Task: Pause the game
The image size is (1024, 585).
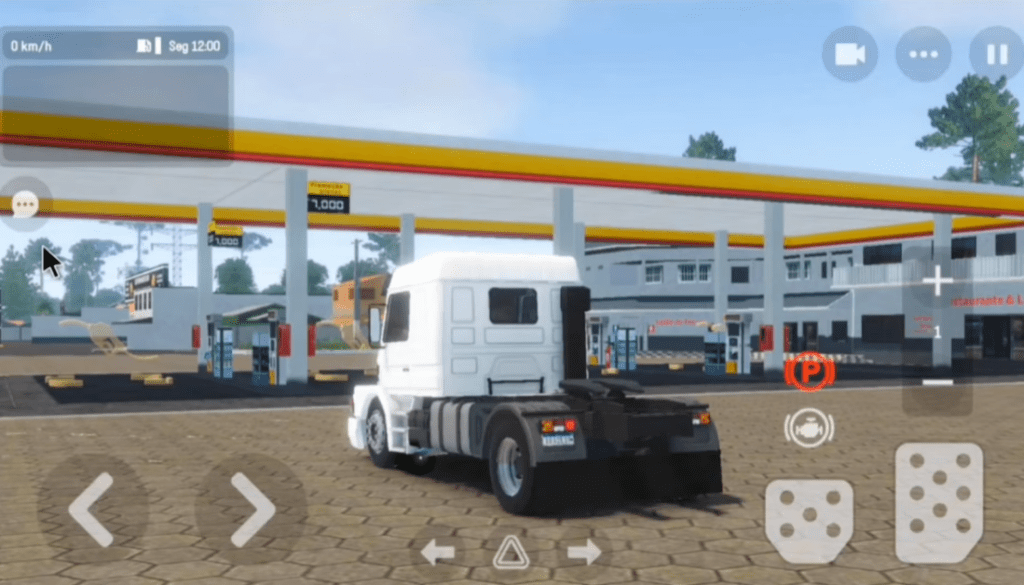Action: pyautogui.click(x=996, y=54)
